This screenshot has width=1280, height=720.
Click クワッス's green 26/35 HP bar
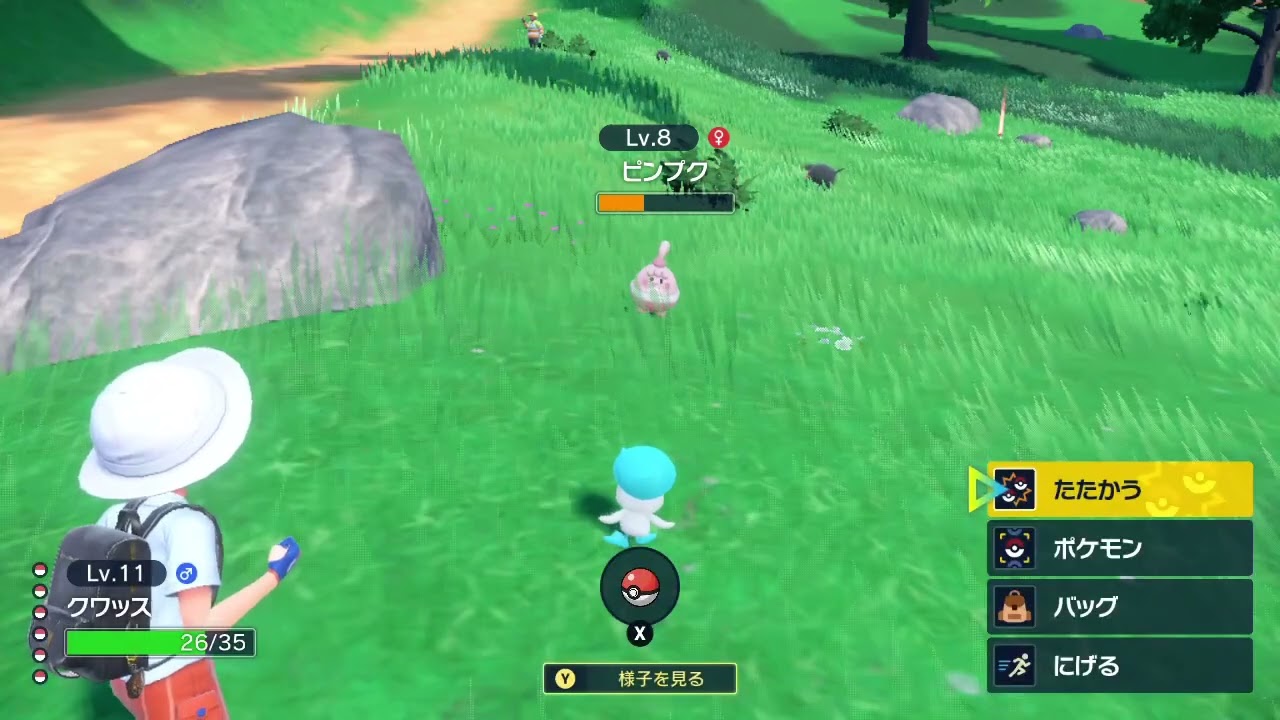160,643
